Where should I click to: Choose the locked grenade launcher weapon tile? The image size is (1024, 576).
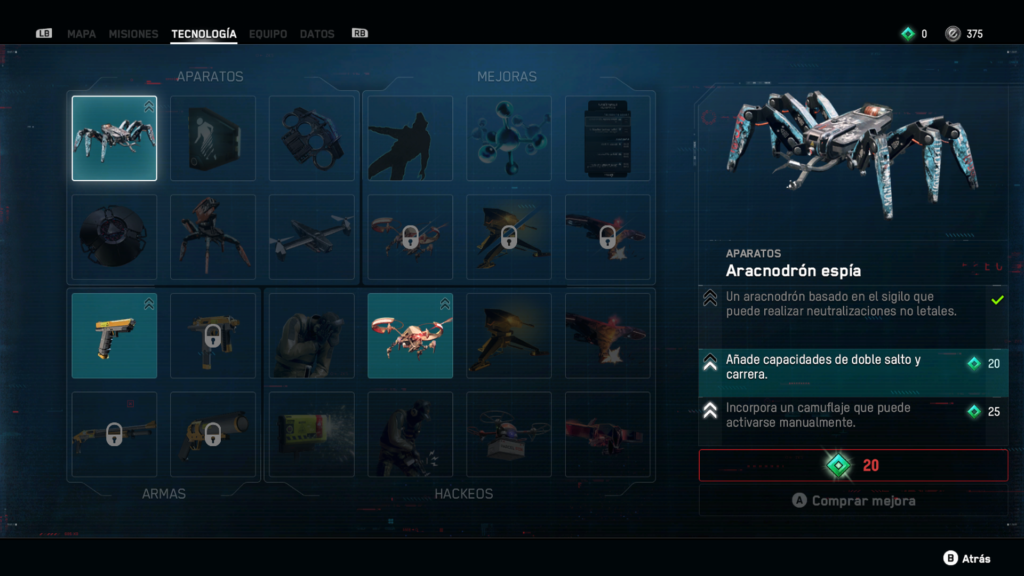[x=213, y=434]
